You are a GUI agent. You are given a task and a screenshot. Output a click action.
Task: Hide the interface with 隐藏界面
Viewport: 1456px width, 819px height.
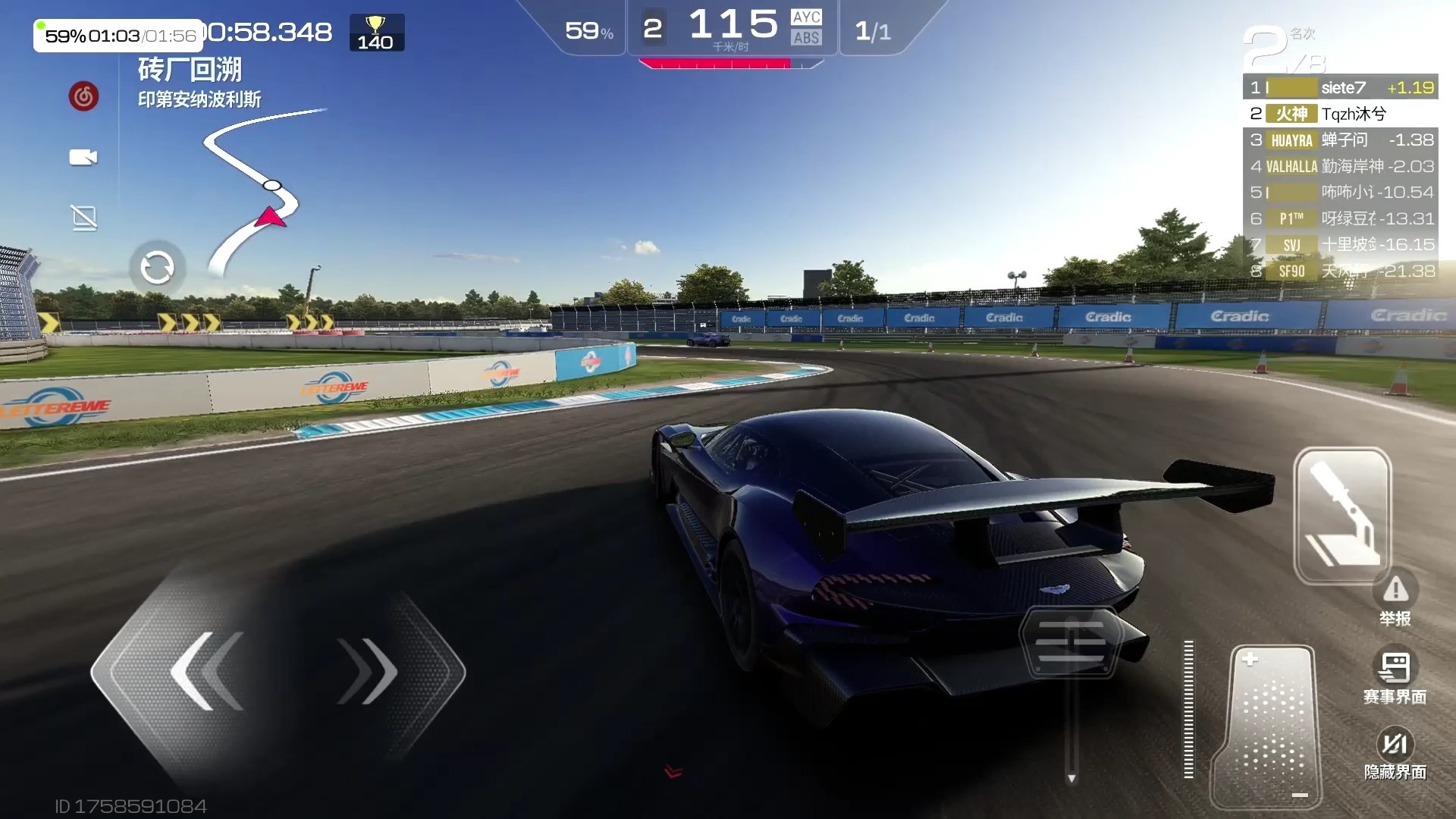[x=1395, y=753]
